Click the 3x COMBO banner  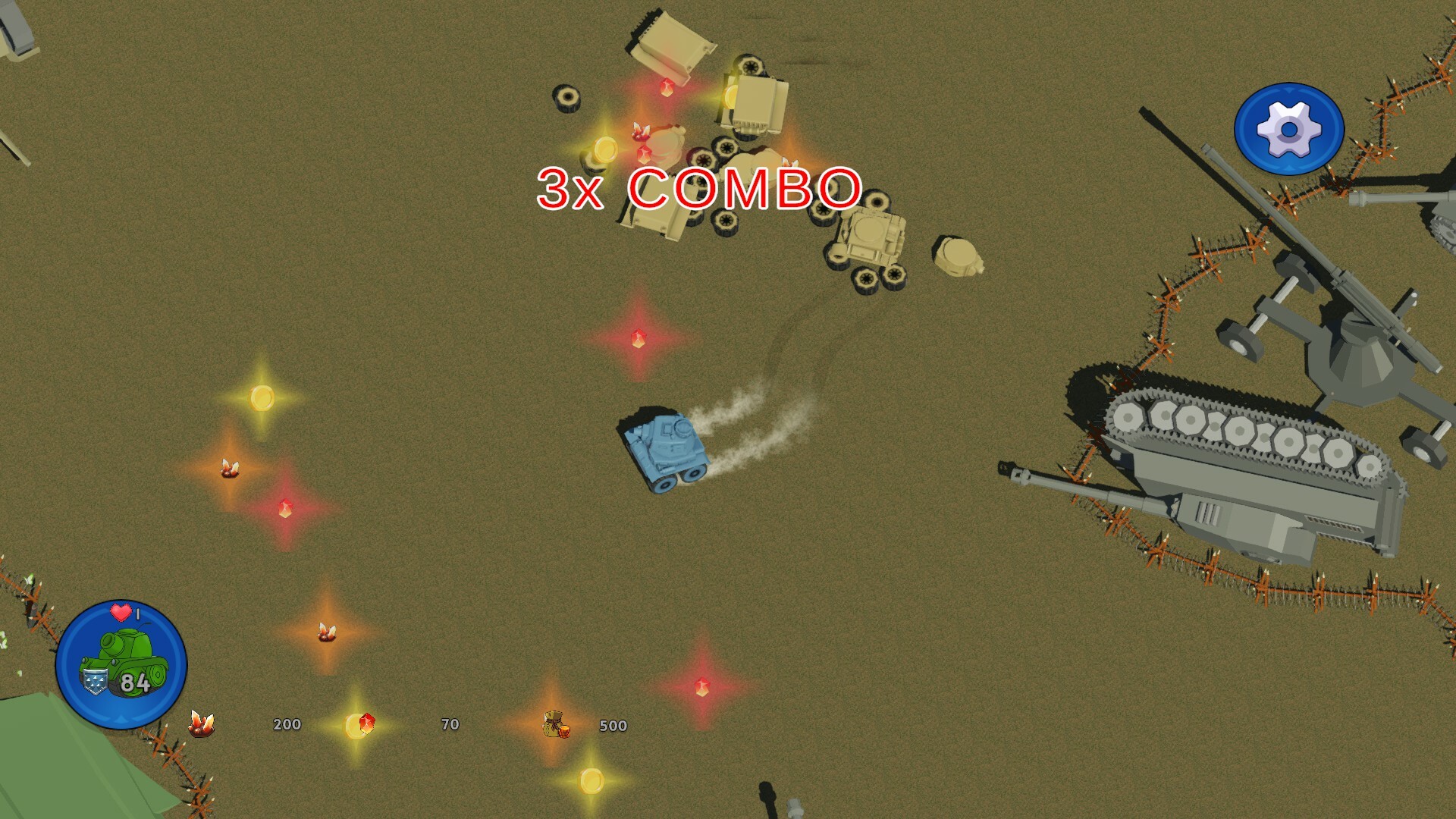(698, 190)
